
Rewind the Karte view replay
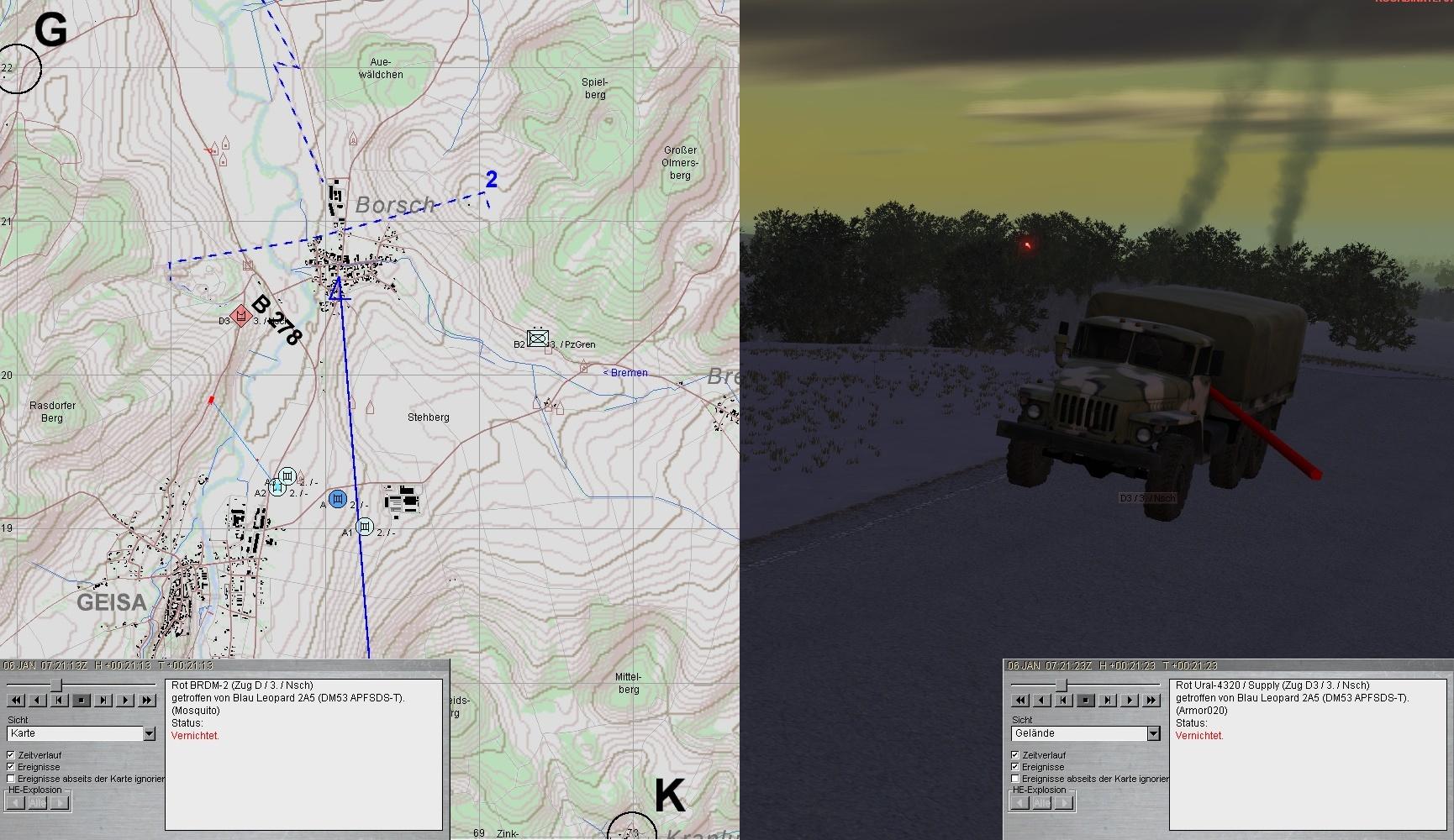click(x=16, y=701)
